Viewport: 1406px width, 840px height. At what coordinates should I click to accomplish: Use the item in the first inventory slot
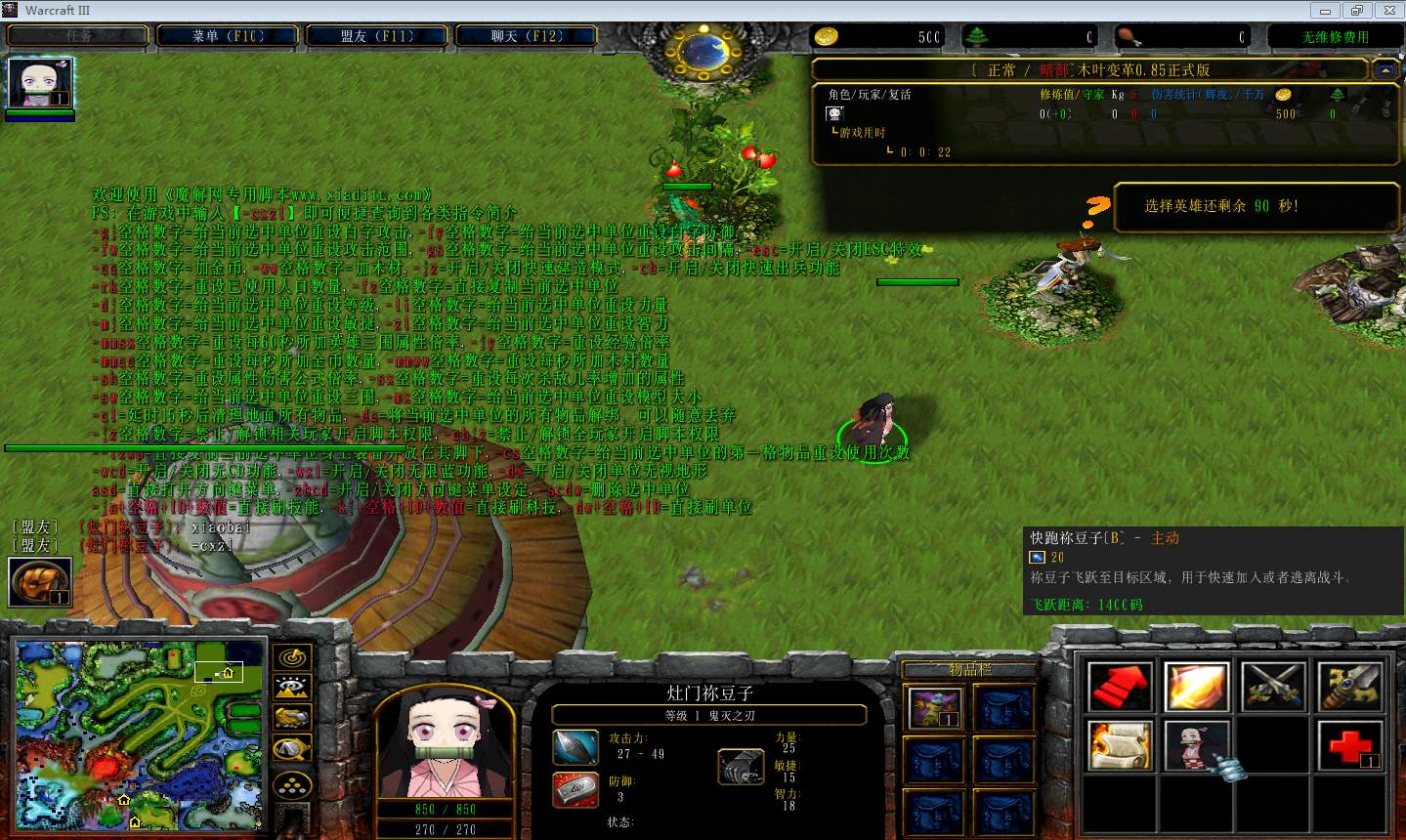pos(933,706)
